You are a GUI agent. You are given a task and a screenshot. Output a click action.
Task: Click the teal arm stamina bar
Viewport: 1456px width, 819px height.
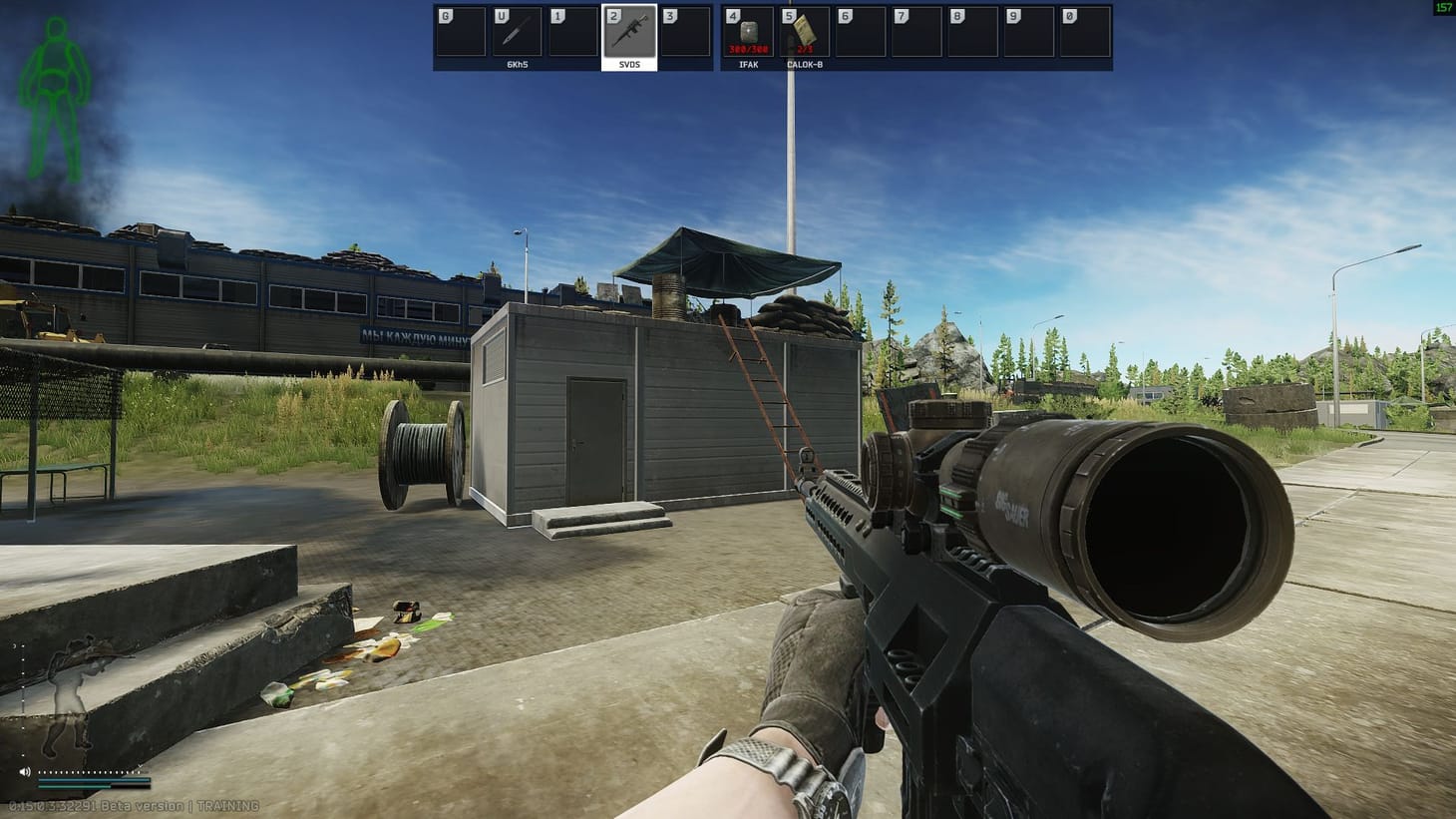pos(75,787)
